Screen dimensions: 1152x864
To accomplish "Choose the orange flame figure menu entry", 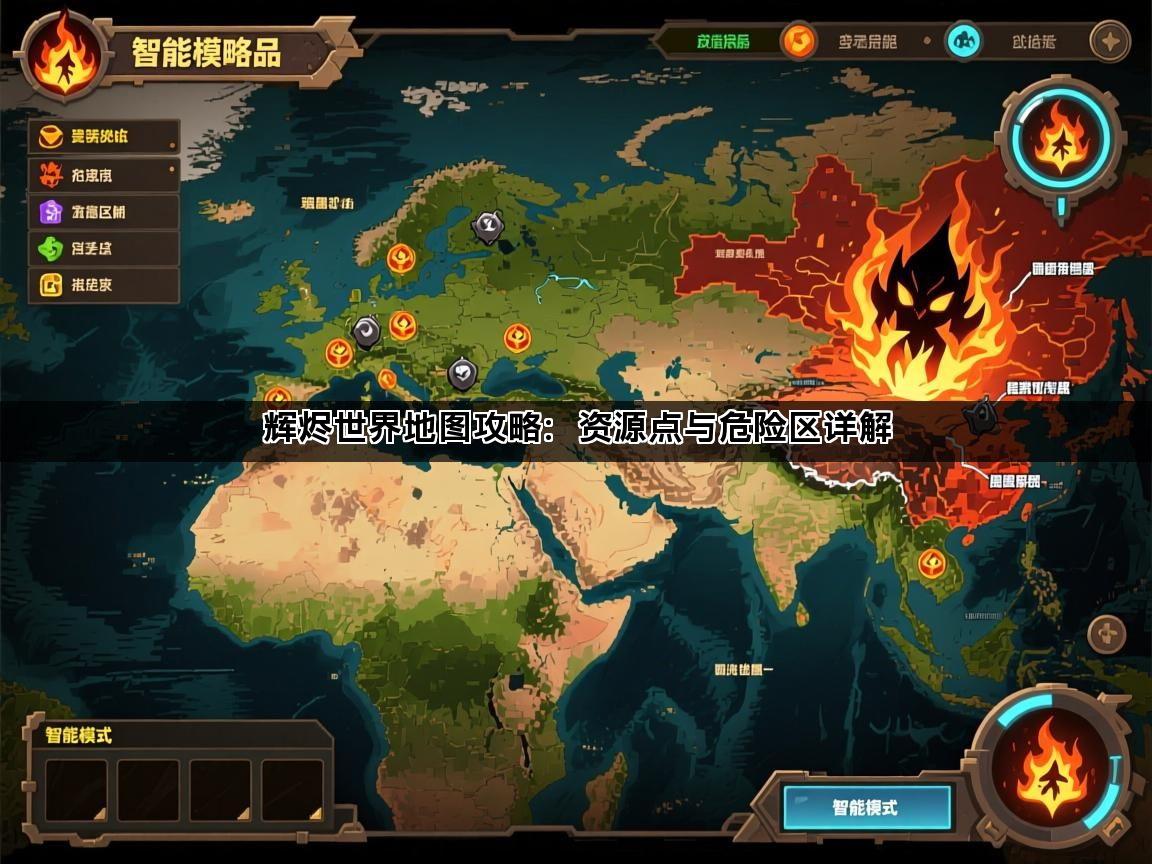I will pos(103,175).
